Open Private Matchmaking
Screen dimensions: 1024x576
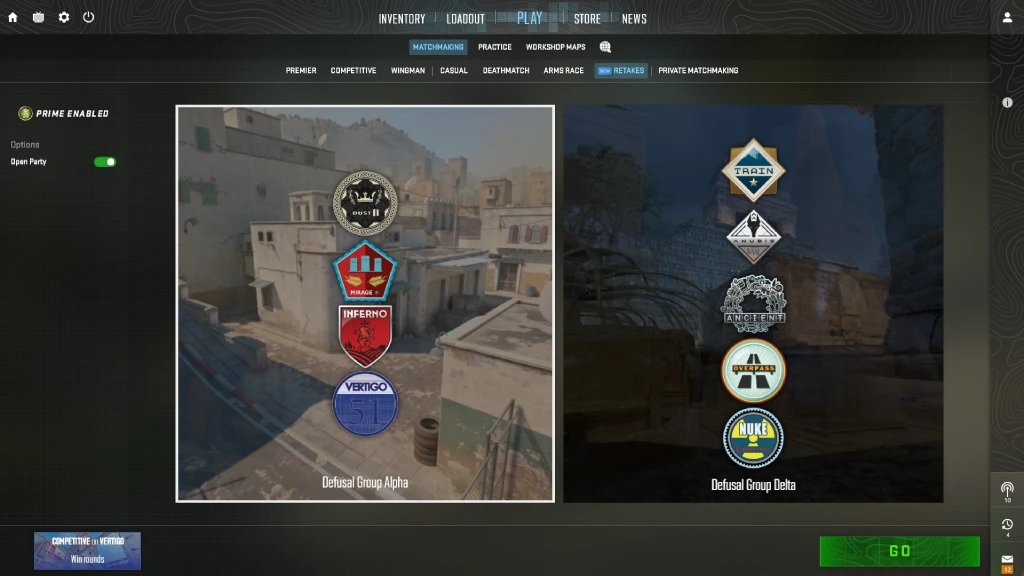tap(698, 71)
